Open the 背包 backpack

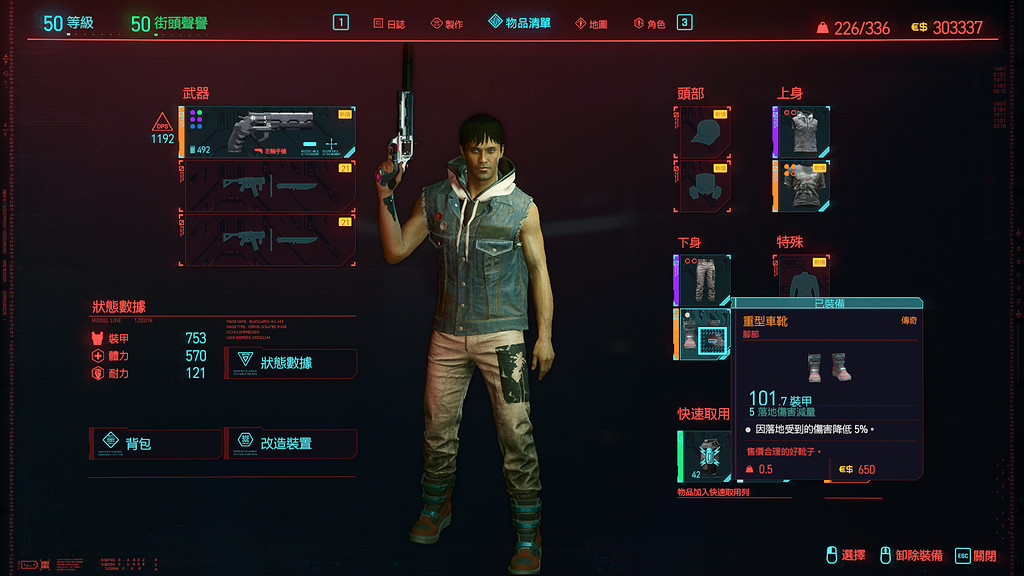coord(157,443)
